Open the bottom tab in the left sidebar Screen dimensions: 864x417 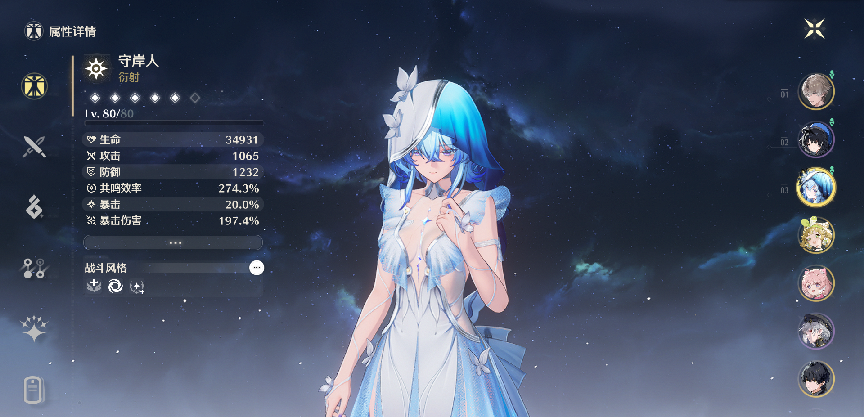click(x=35, y=389)
